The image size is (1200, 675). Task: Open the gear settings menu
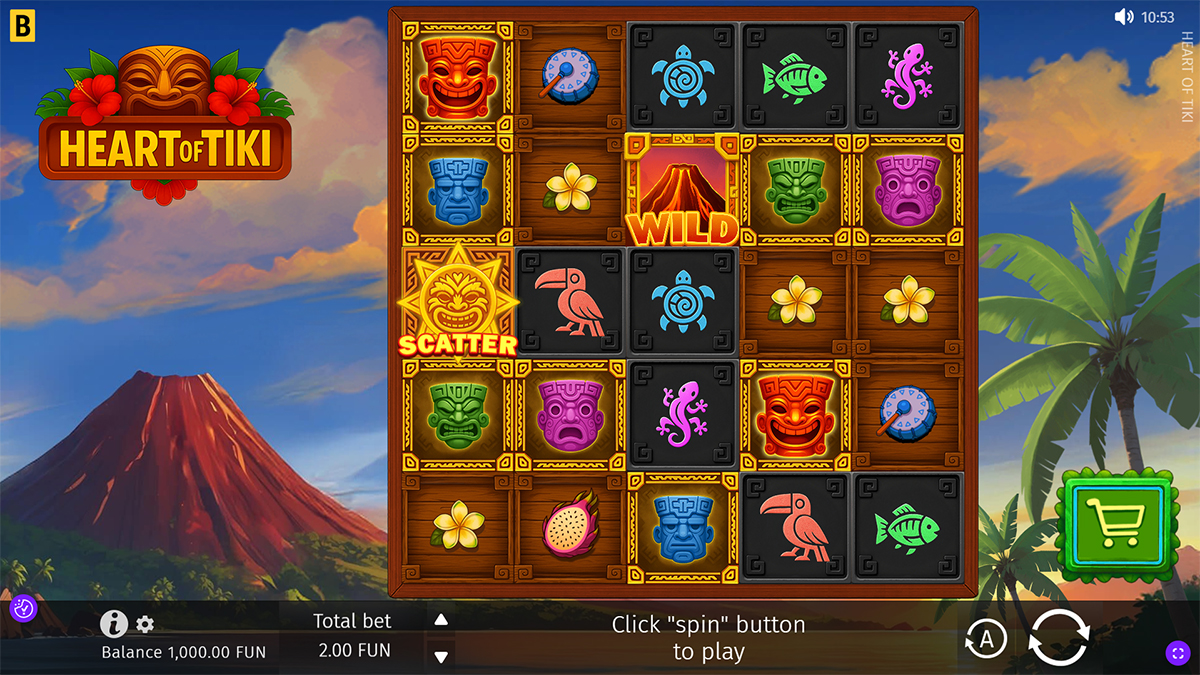[x=145, y=625]
